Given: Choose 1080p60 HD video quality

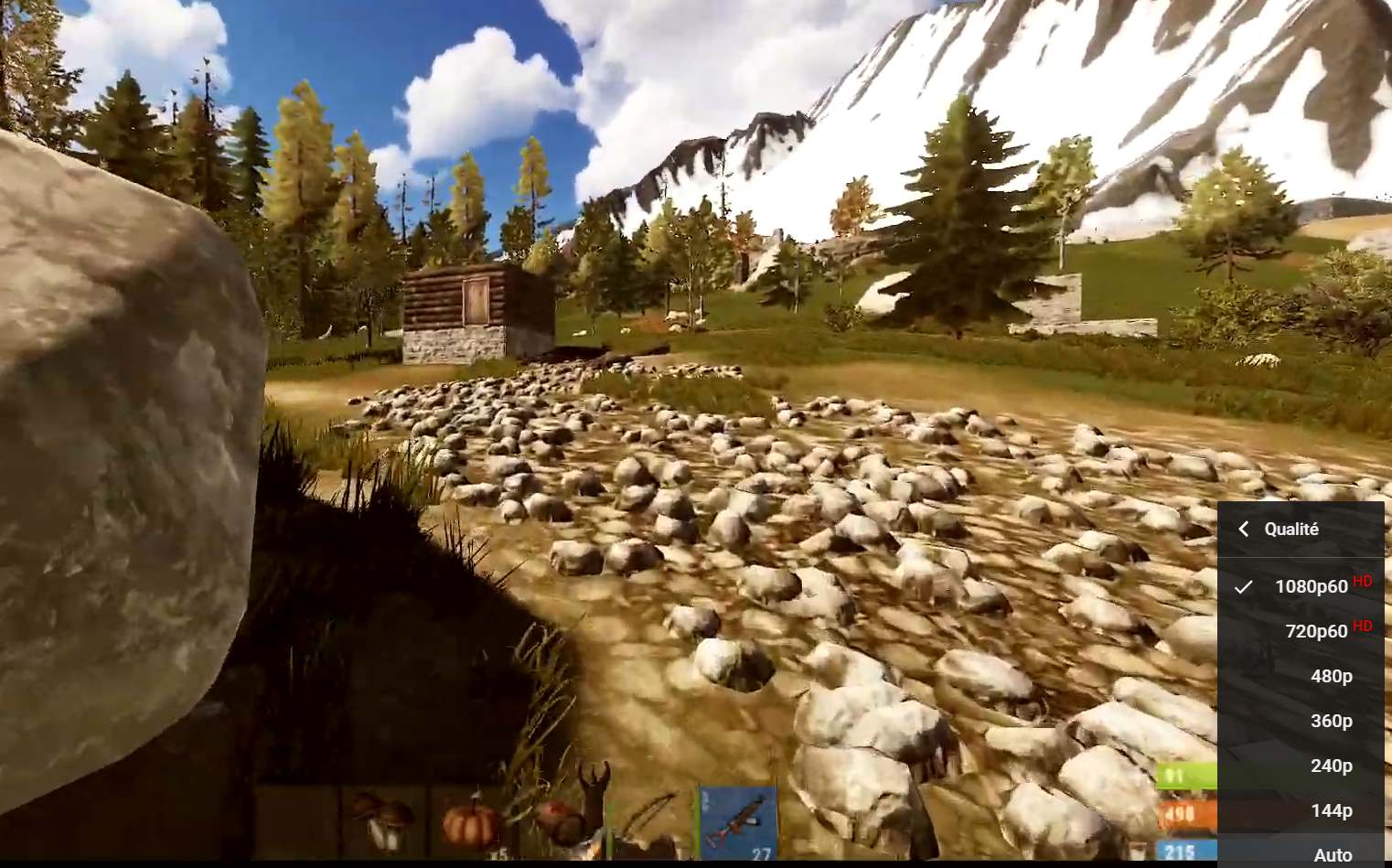Looking at the screenshot, I should click(1310, 586).
